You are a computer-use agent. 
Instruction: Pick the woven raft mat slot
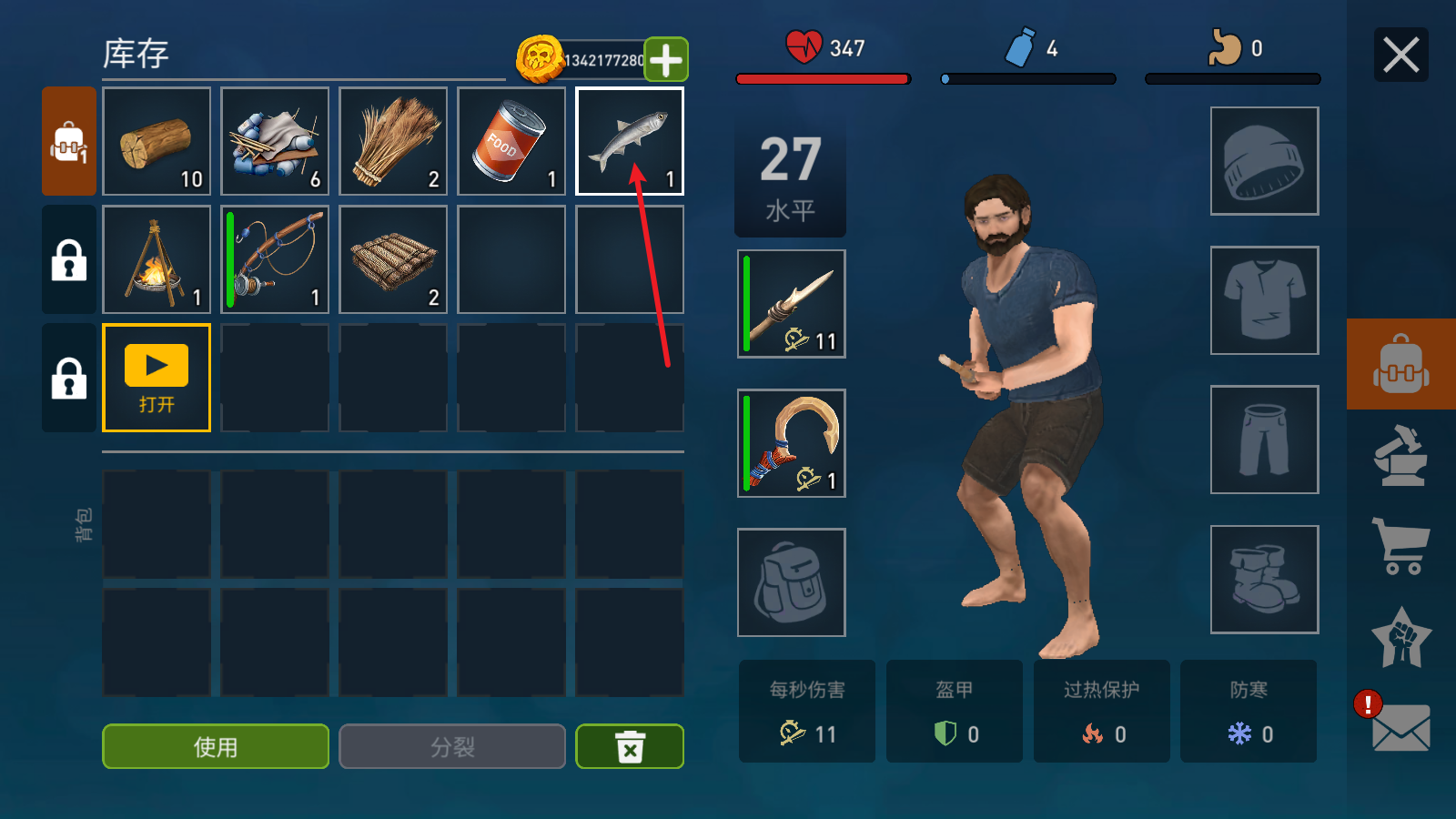tap(393, 259)
